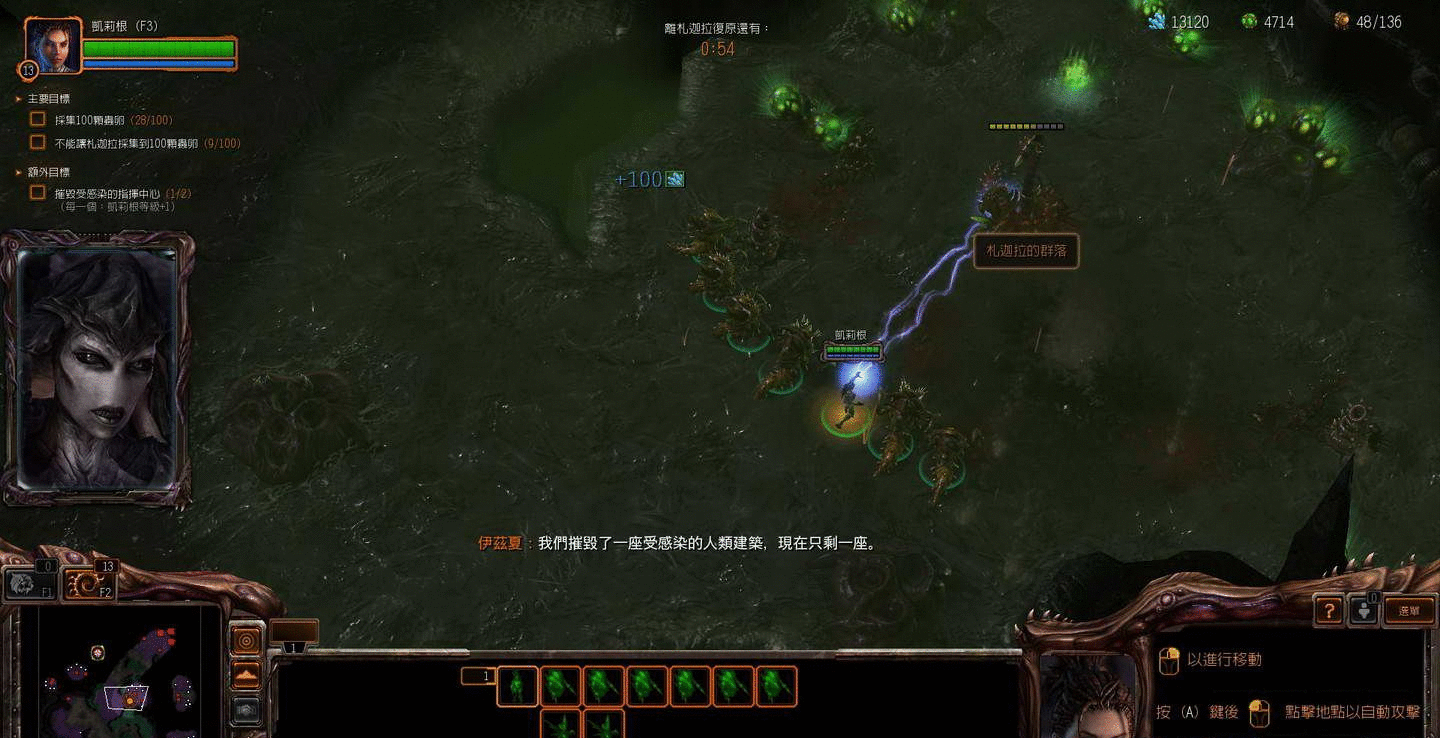Select Kerrigan's hero icon labeled F2
This screenshot has height=738, width=1440.
pos(91,583)
